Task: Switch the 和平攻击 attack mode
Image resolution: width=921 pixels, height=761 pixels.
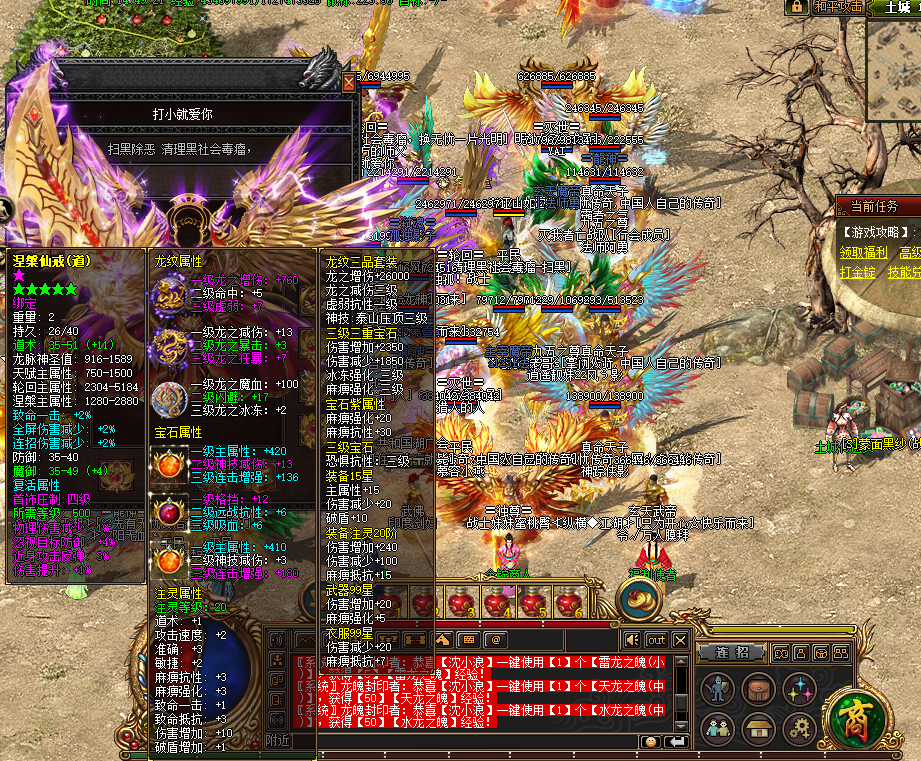Action: point(835,6)
